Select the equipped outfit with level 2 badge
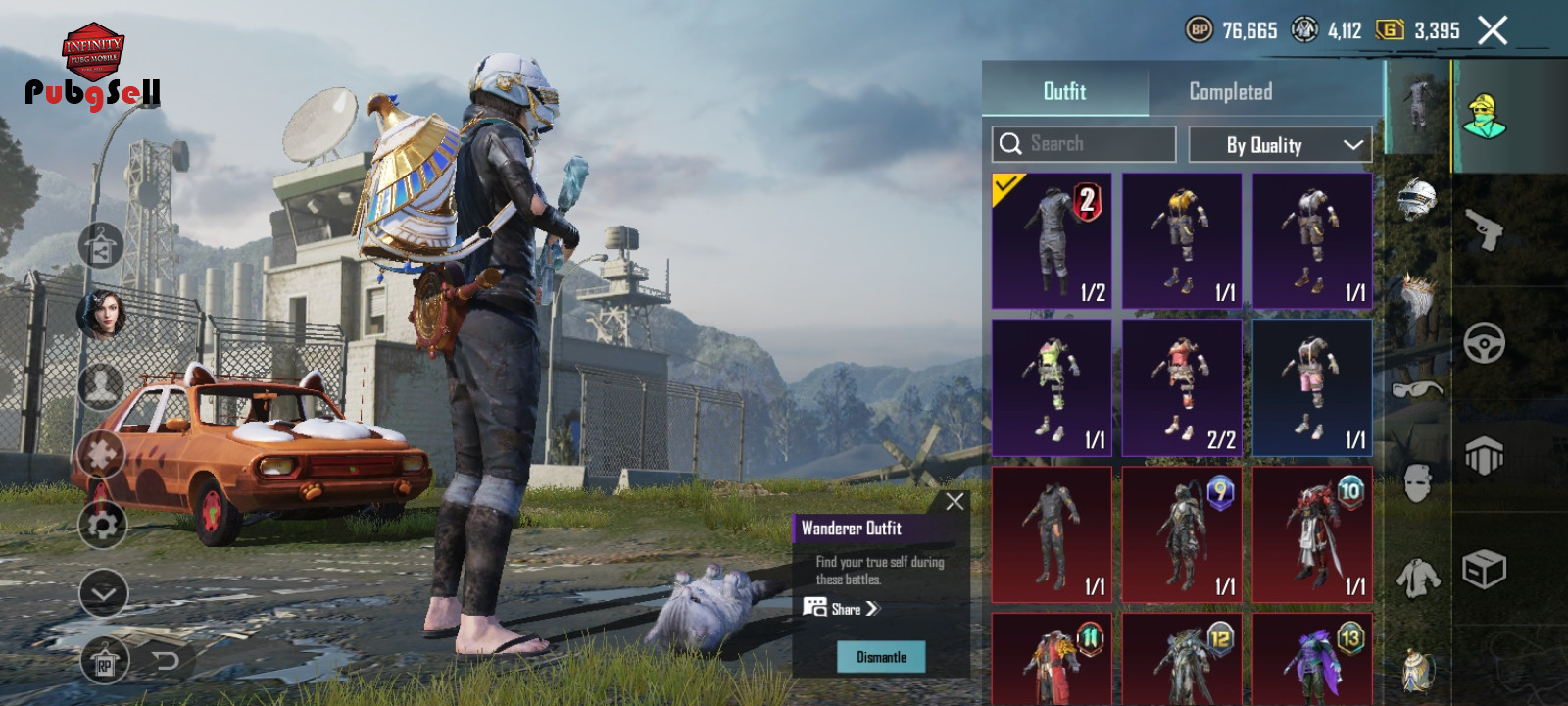The image size is (1568, 706). (x=1052, y=241)
